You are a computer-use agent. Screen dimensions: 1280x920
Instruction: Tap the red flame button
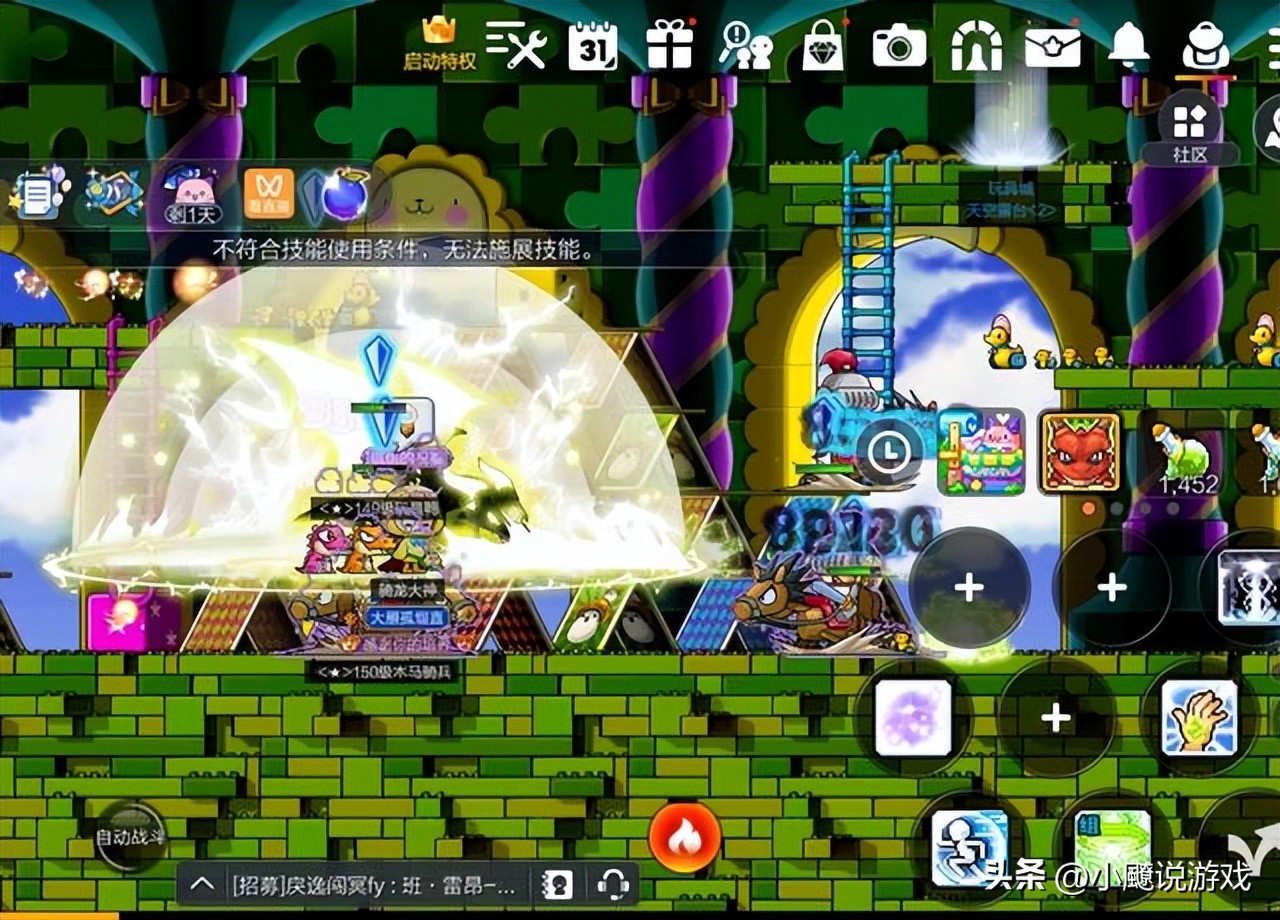(x=685, y=837)
